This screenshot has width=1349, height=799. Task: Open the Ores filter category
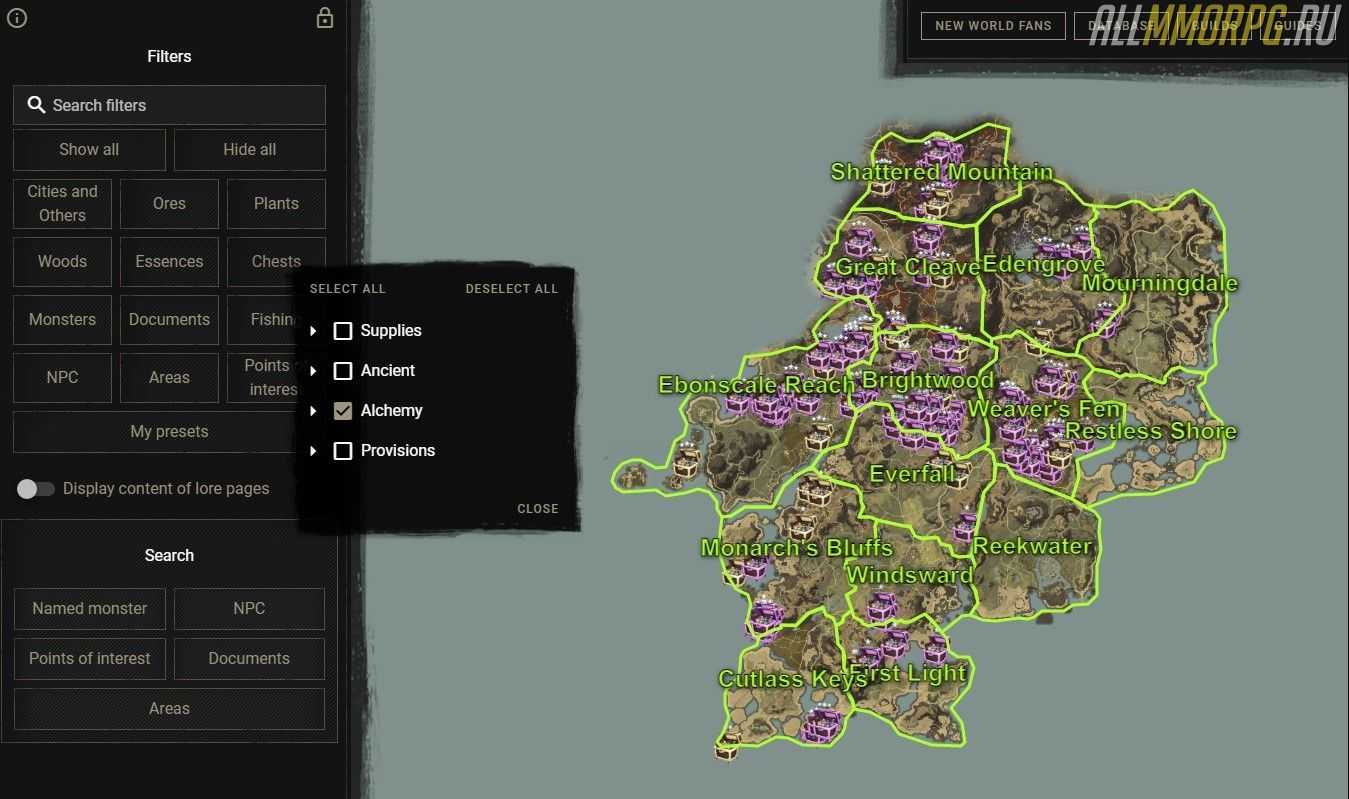(169, 203)
